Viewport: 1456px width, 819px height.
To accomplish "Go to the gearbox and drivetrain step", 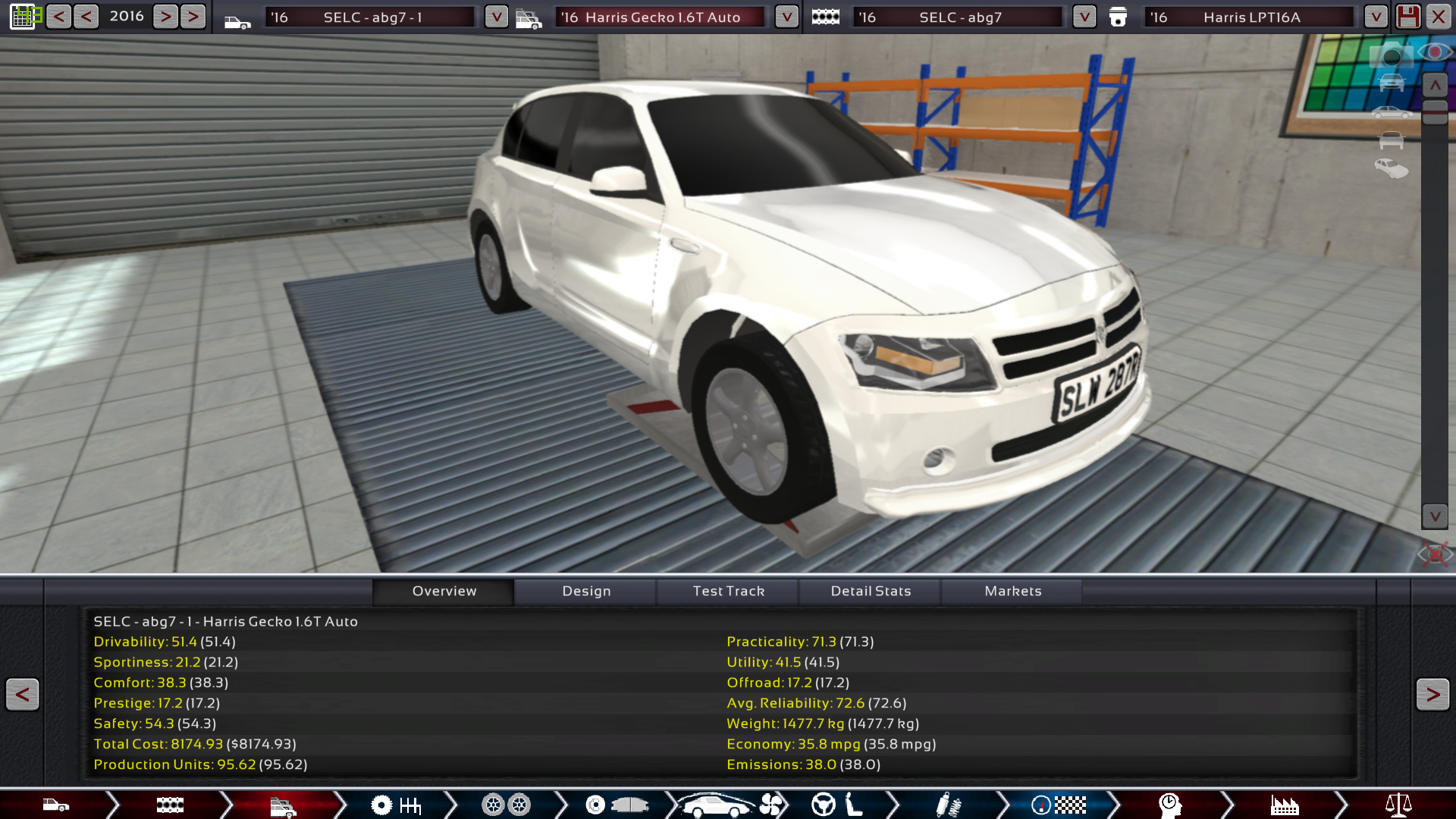I will (396, 805).
